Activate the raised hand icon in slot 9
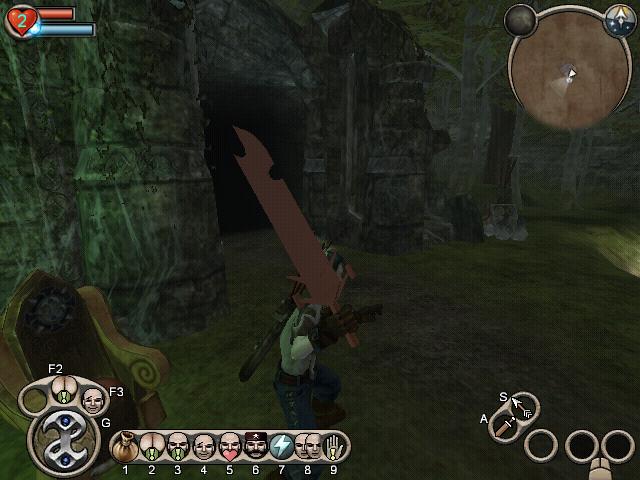Image resolution: width=640 pixels, height=480 pixels. pos(332,444)
